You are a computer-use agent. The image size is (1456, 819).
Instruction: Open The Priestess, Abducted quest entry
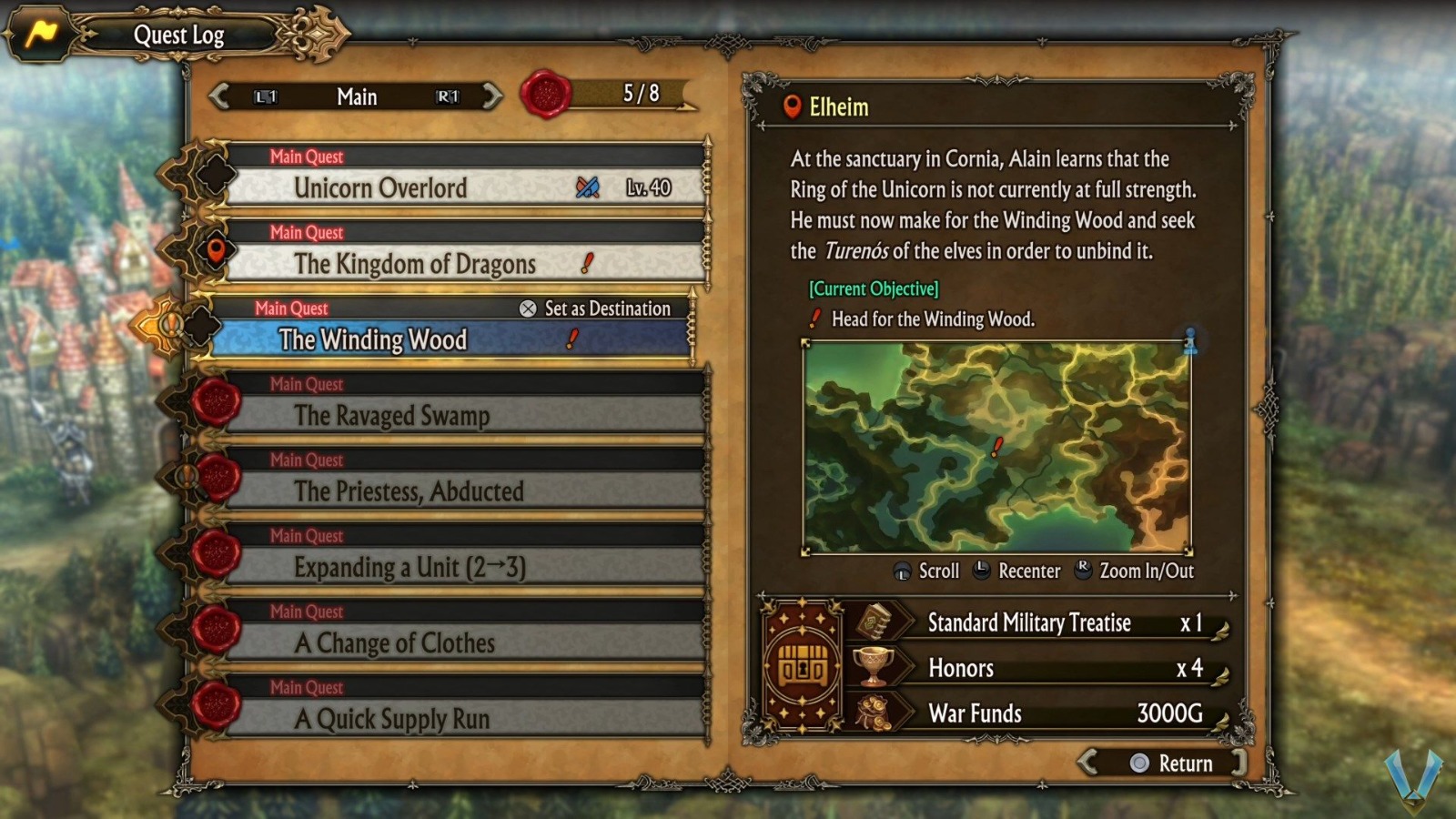click(409, 491)
